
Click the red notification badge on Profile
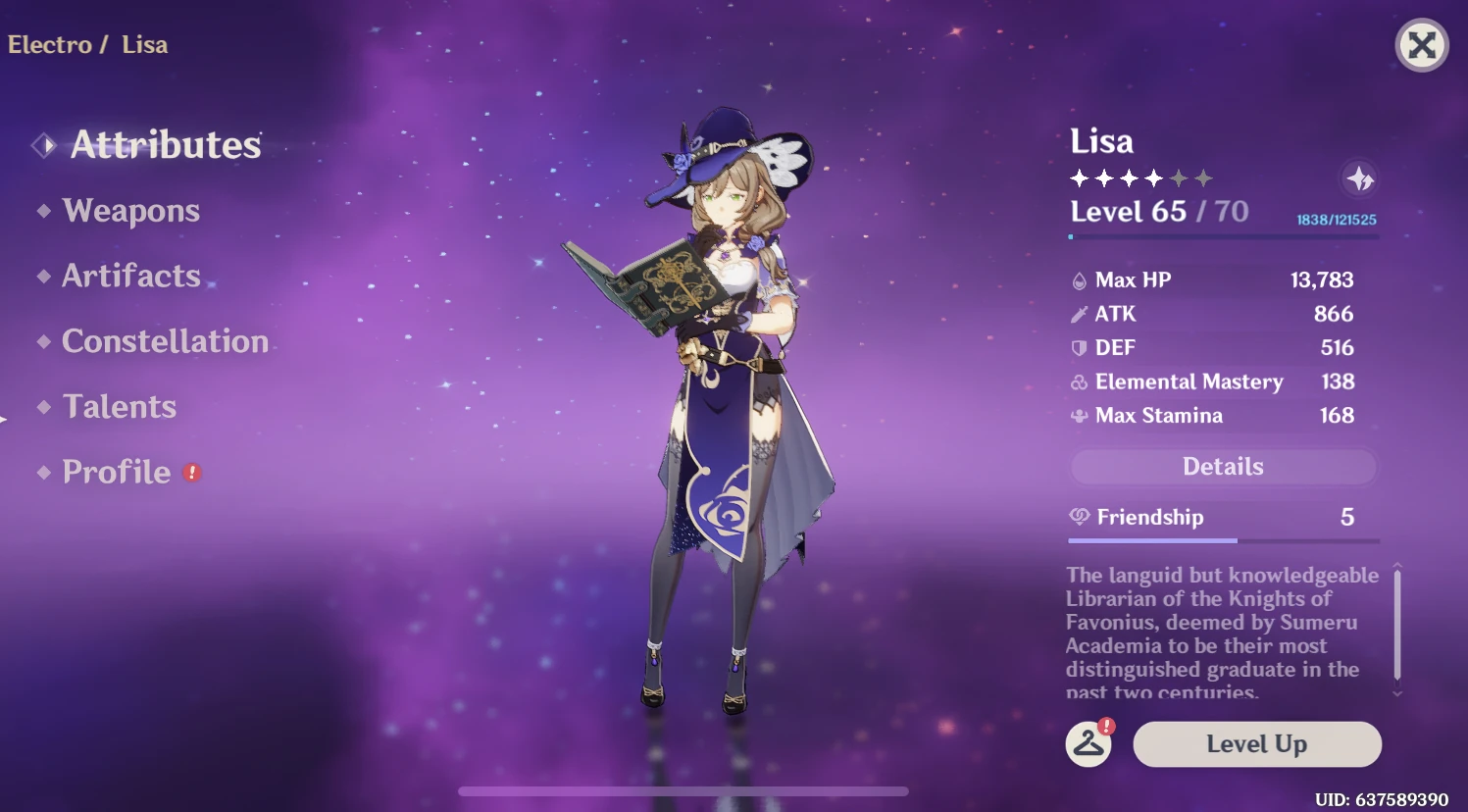coord(192,472)
